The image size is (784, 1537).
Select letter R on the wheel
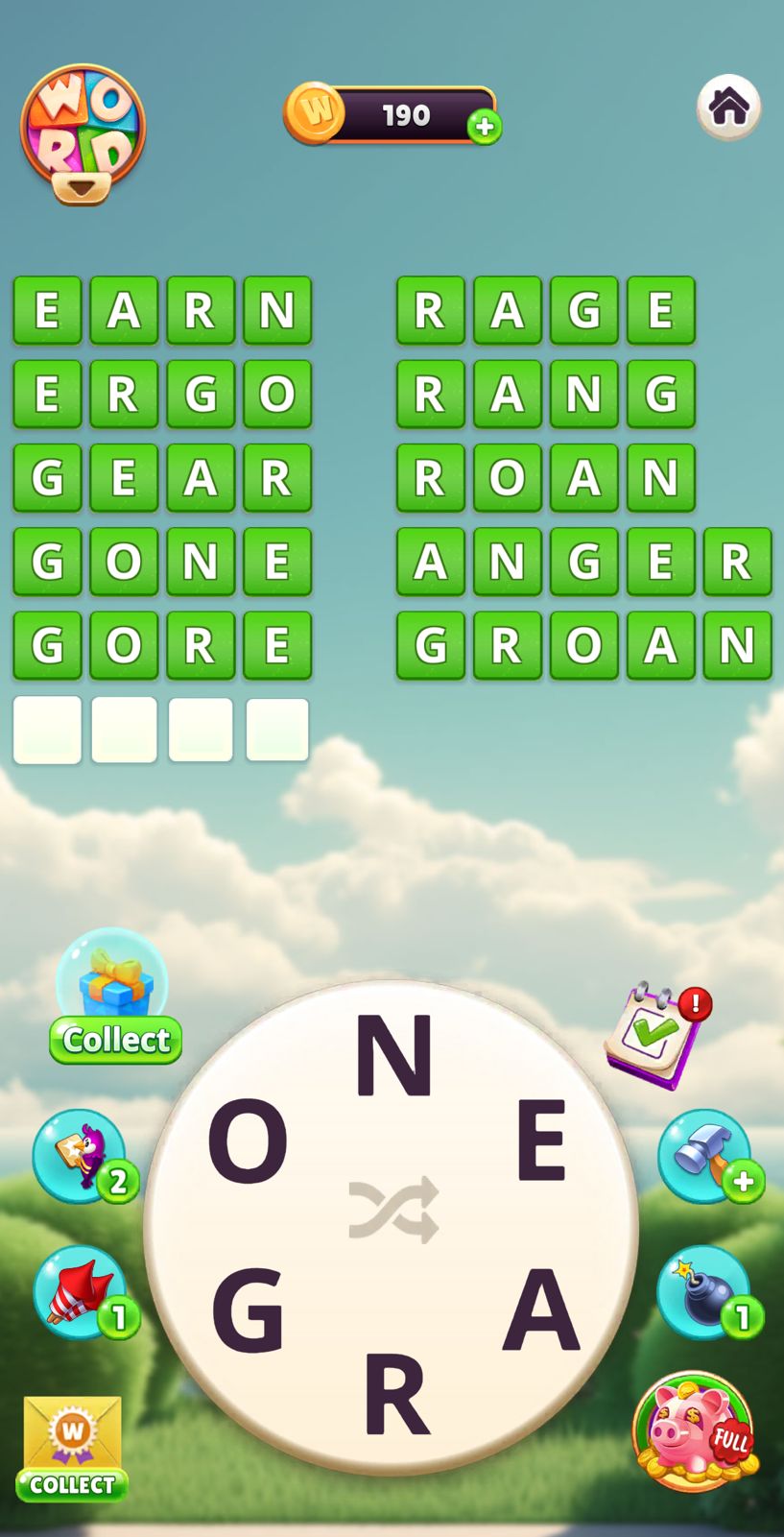click(x=393, y=1394)
